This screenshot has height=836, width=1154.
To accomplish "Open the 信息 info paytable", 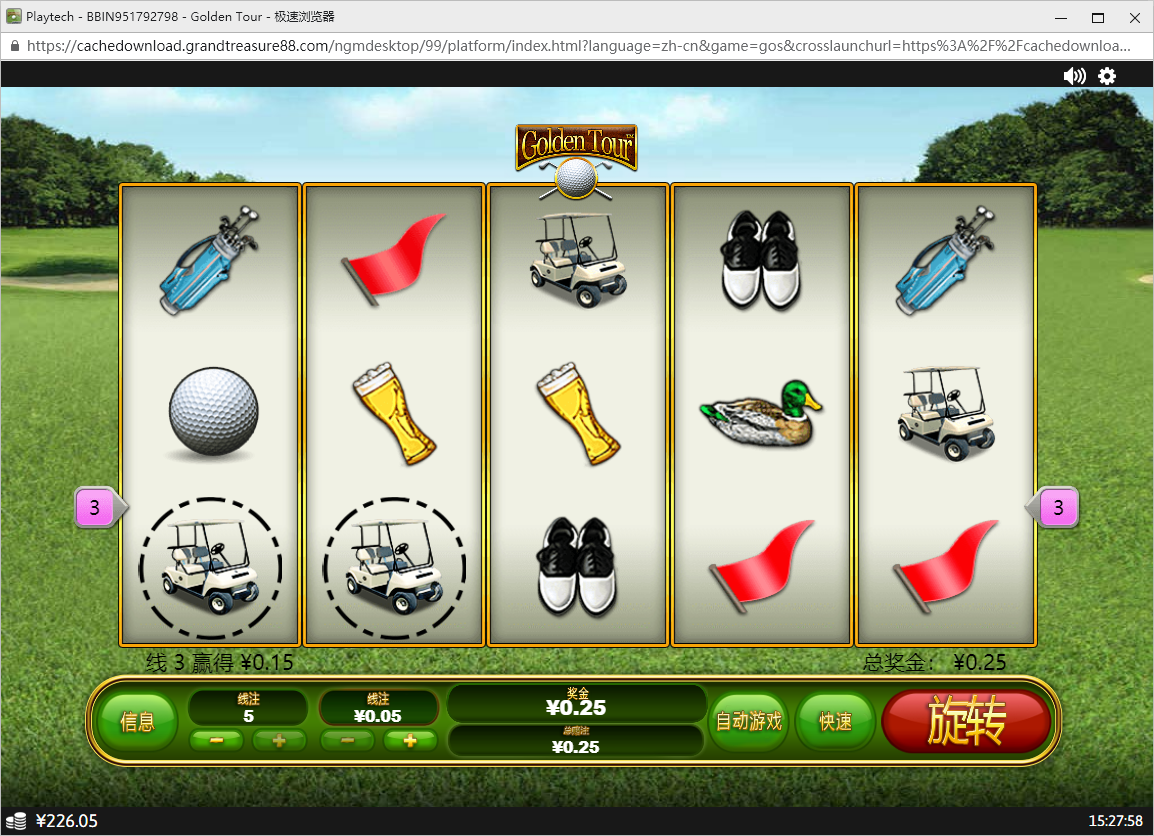I will coord(137,721).
